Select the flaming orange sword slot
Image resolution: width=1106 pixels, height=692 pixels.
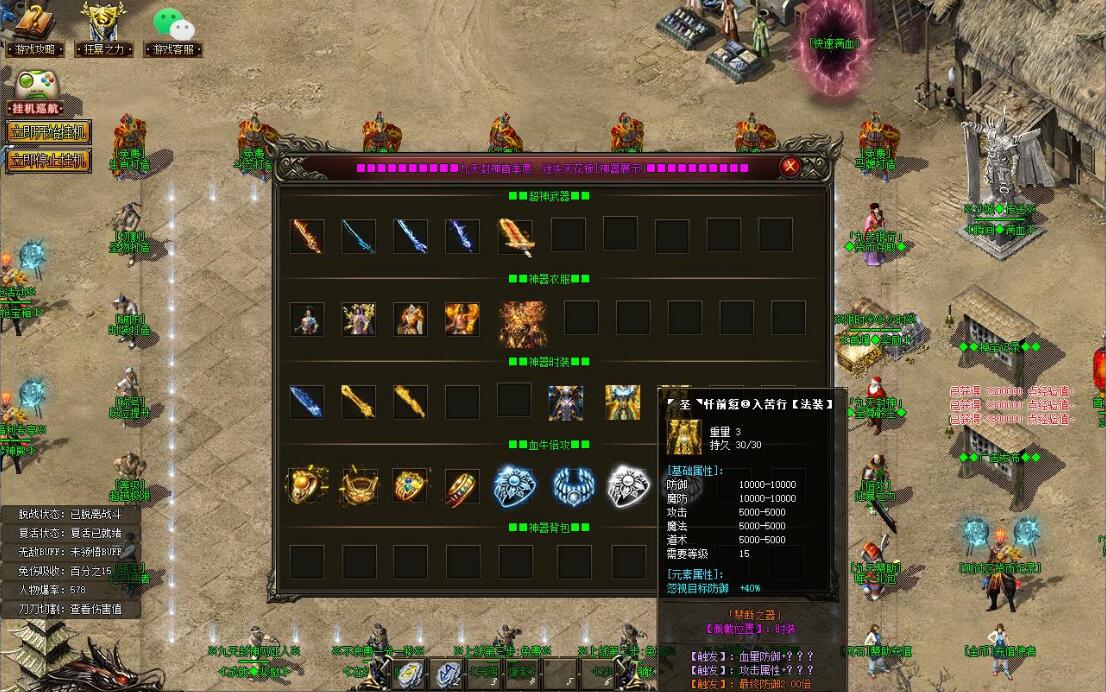[306, 236]
